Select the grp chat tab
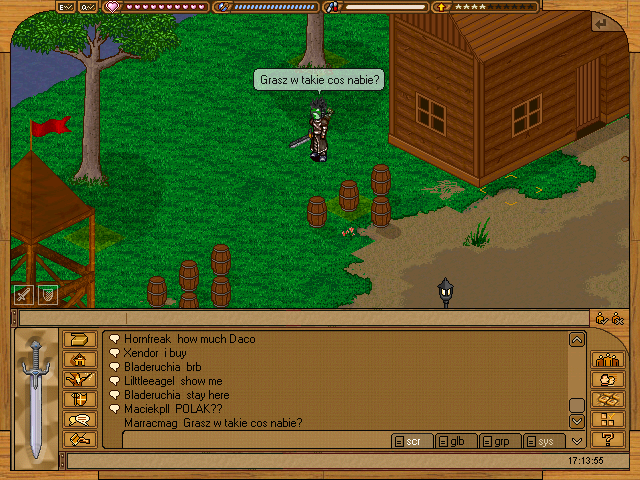This screenshot has height=480, width=640. coord(501,441)
